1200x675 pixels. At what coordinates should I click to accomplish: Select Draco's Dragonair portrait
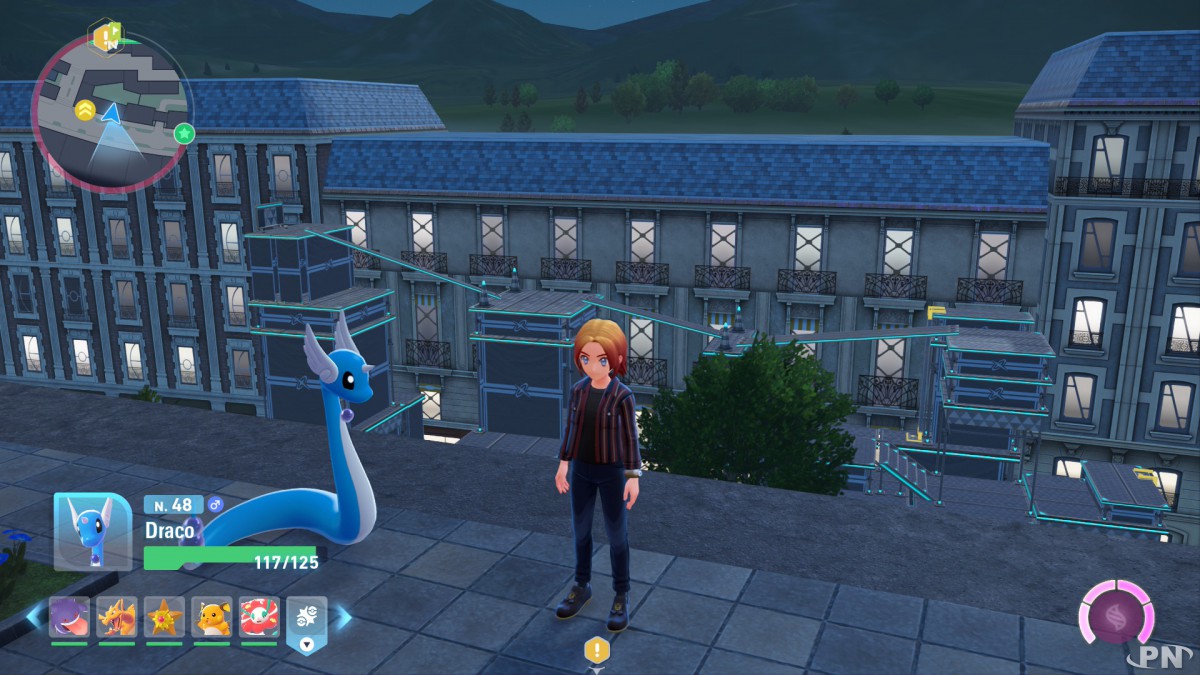[x=92, y=531]
